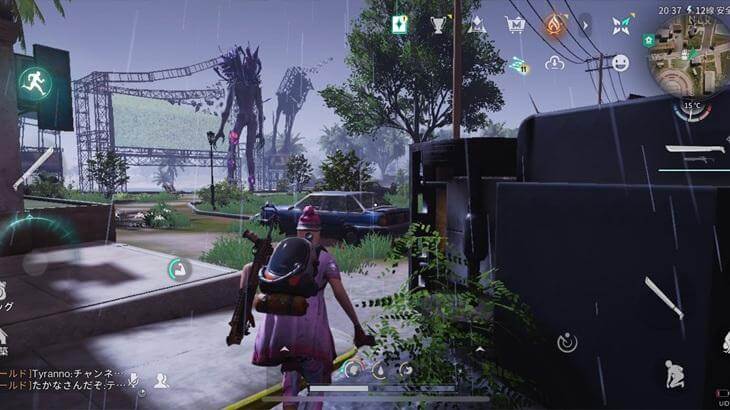Screen dimensions: 730x410
Task: Open the smiley face emote menu
Action: click(620, 62)
